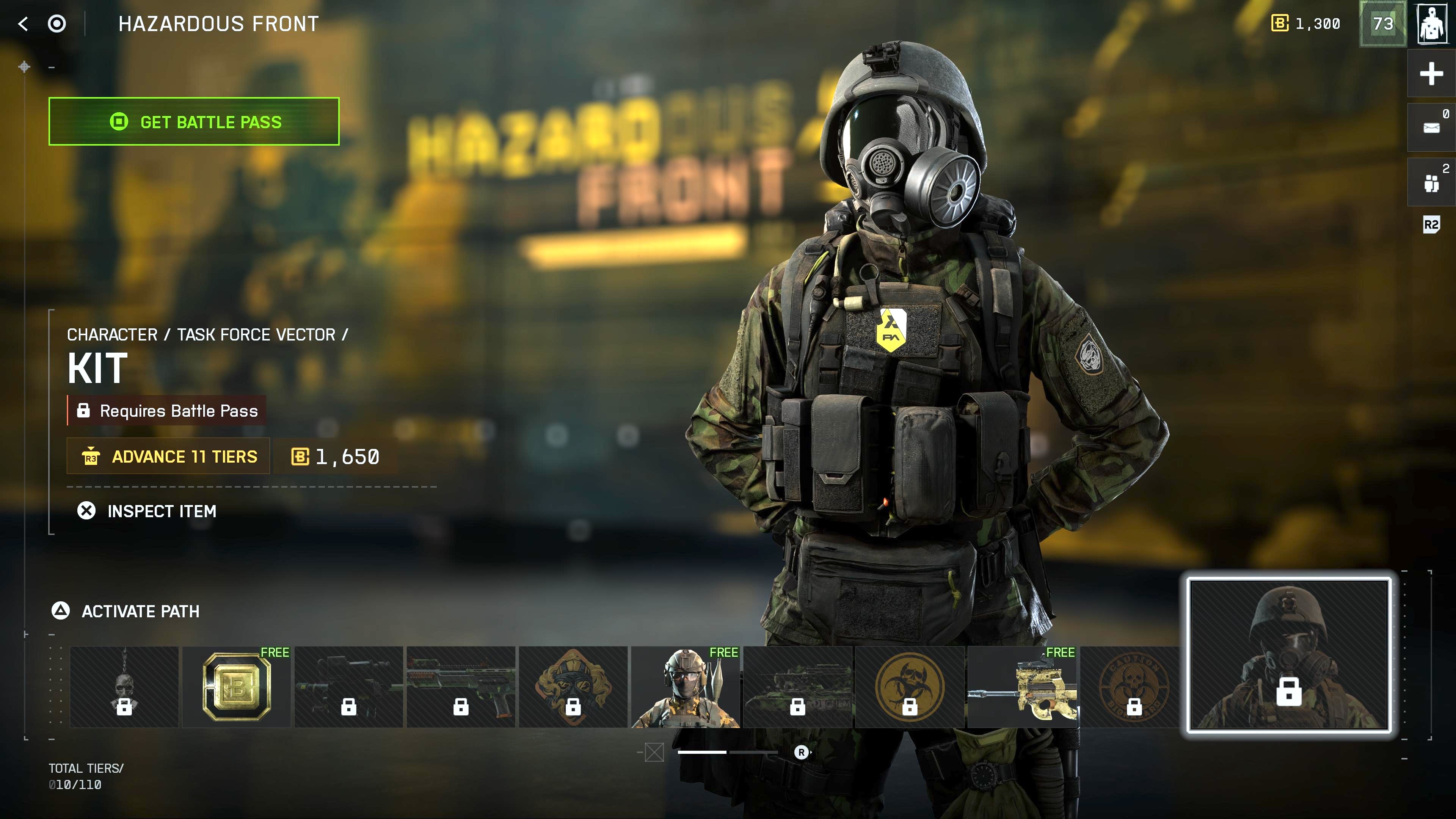The width and height of the screenshot is (1456, 819).
Task: Select the highlighted gas mask Kit tile
Action: pyautogui.click(x=1289, y=654)
